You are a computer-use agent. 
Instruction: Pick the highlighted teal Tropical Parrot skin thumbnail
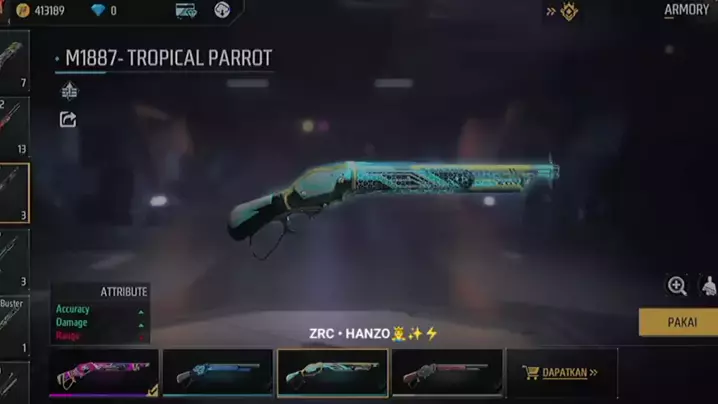[332, 373]
